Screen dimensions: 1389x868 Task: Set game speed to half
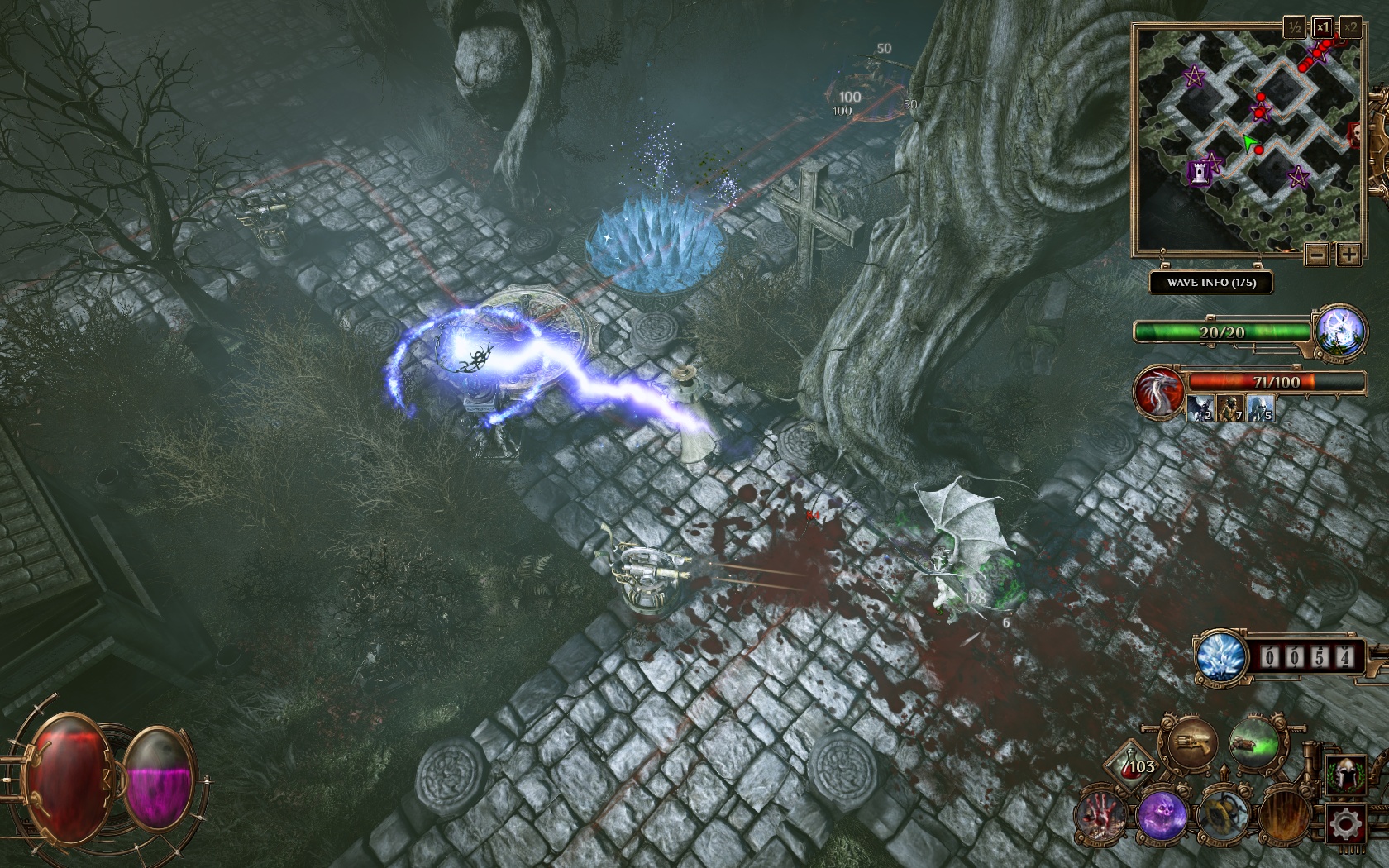(x=1295, y=27)
